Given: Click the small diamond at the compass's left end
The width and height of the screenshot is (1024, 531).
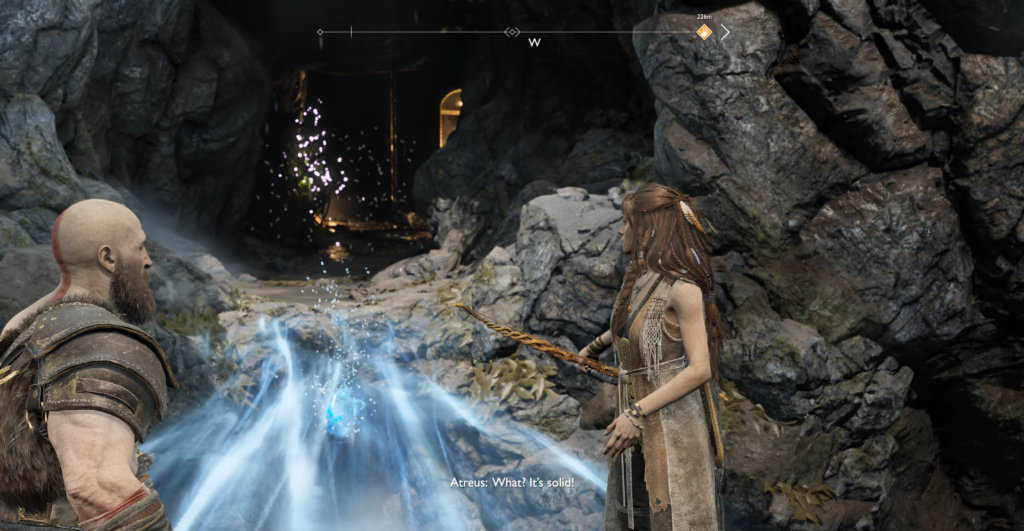Looking at the screenshot, I should (x=320, y=32).
